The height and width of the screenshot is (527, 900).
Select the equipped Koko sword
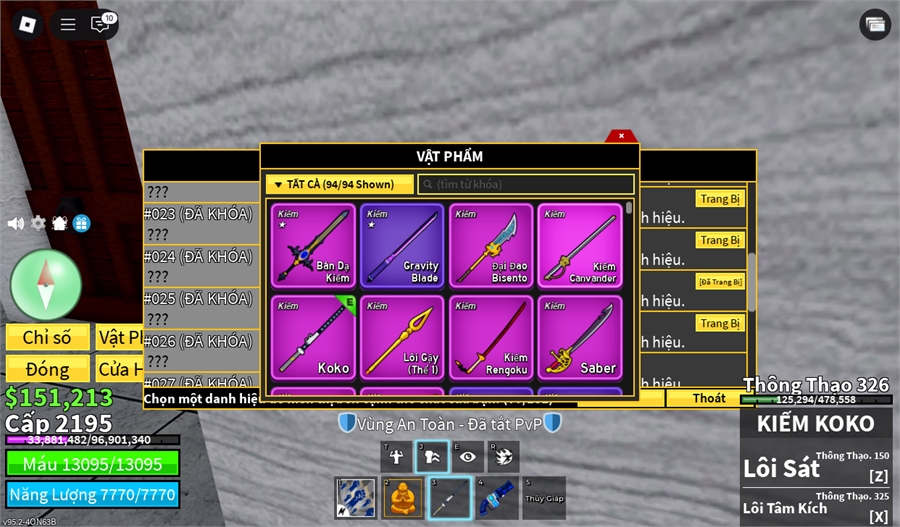click(x=313, y=336)
